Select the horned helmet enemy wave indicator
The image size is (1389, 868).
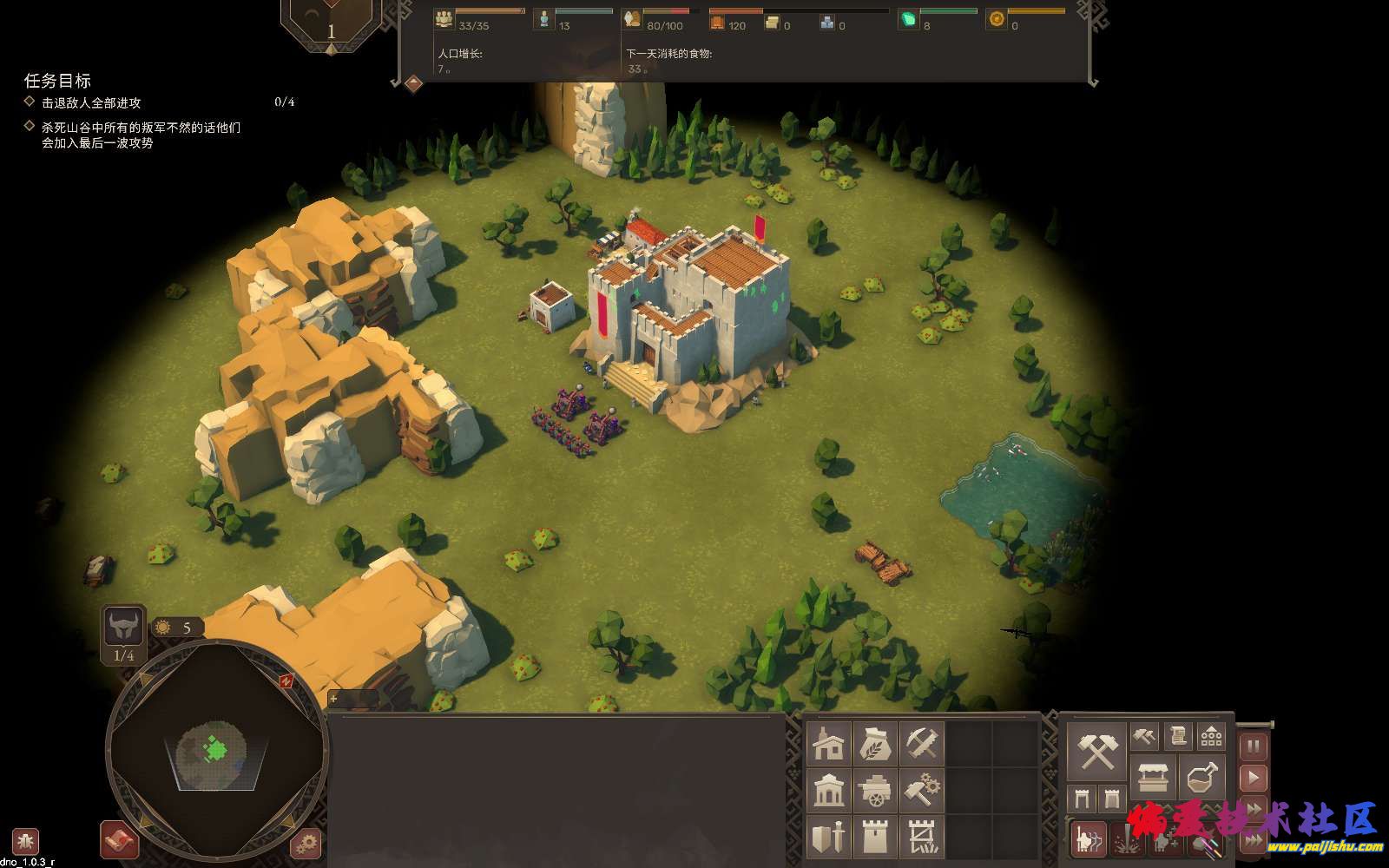pyautogui.click(x=123, y=627)
